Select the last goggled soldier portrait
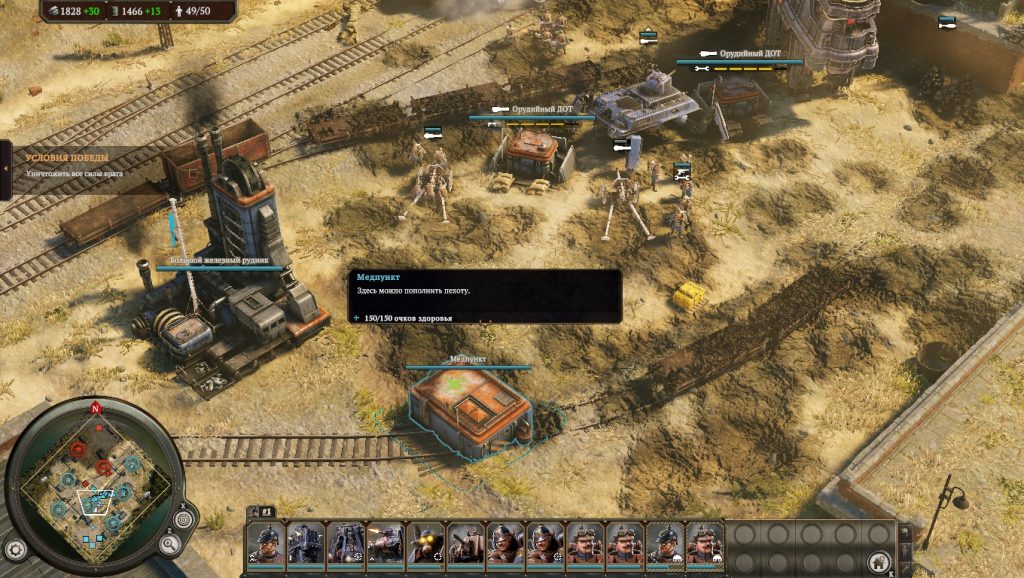Viewport: 1024px width, 578px height. click(705, 544)
